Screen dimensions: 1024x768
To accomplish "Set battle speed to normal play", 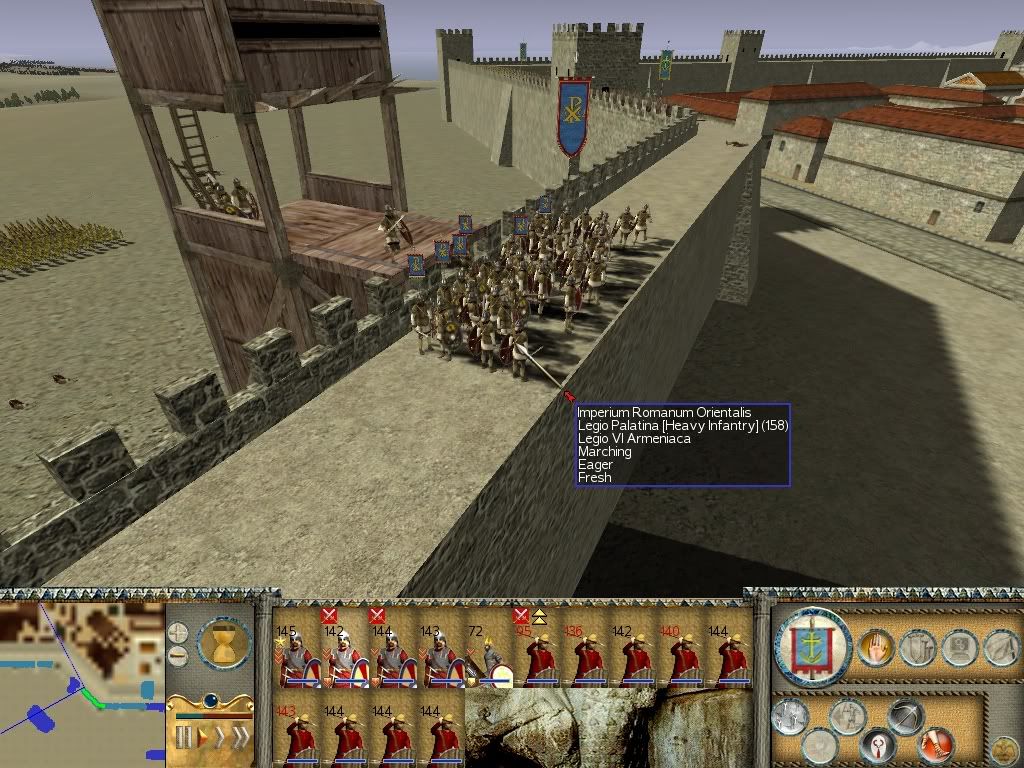I will click(x=202, y=738).
